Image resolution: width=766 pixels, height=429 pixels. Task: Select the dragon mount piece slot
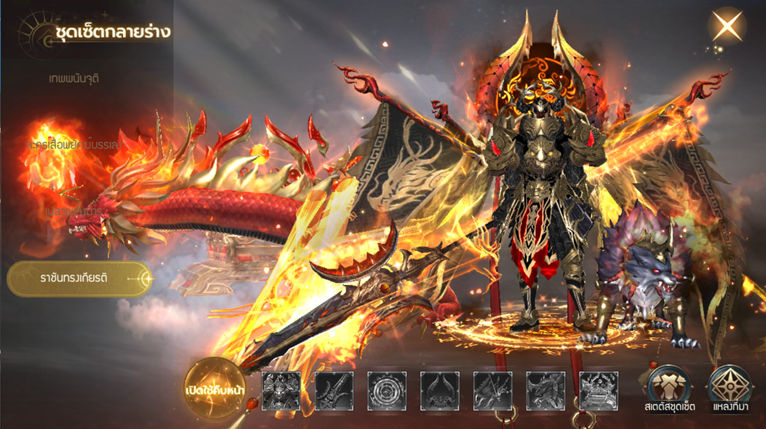coord(546,391)
